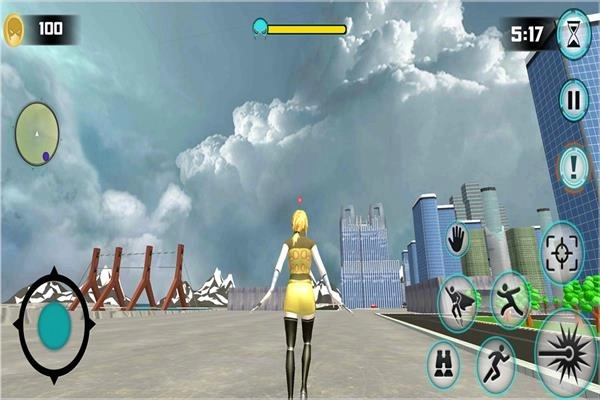This screenshot has width=600, height=400.
Task: Click the circular minimap
Action: (37, 133)
